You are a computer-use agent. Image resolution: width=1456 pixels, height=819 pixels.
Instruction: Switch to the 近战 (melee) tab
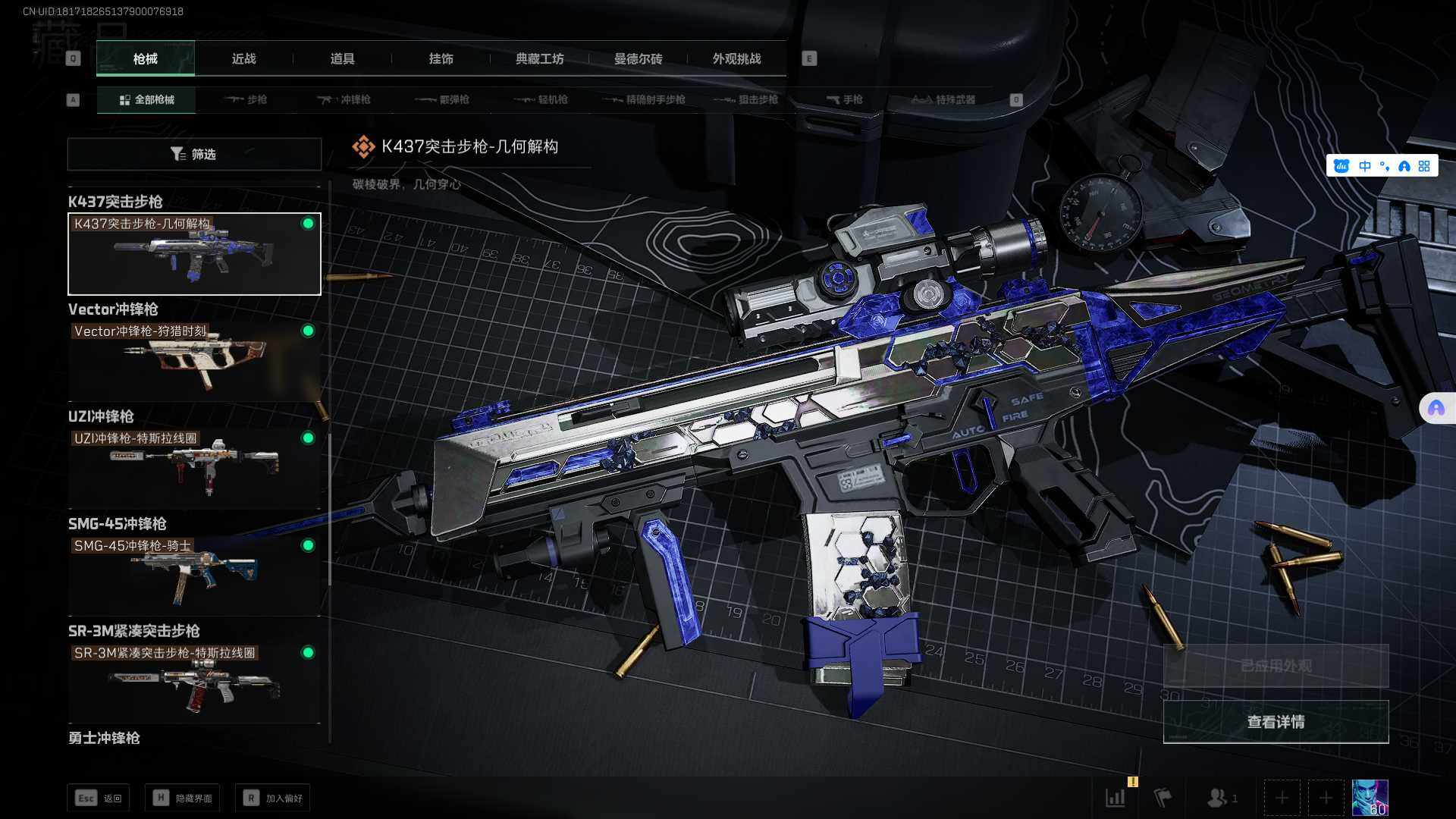pos(243,58)
